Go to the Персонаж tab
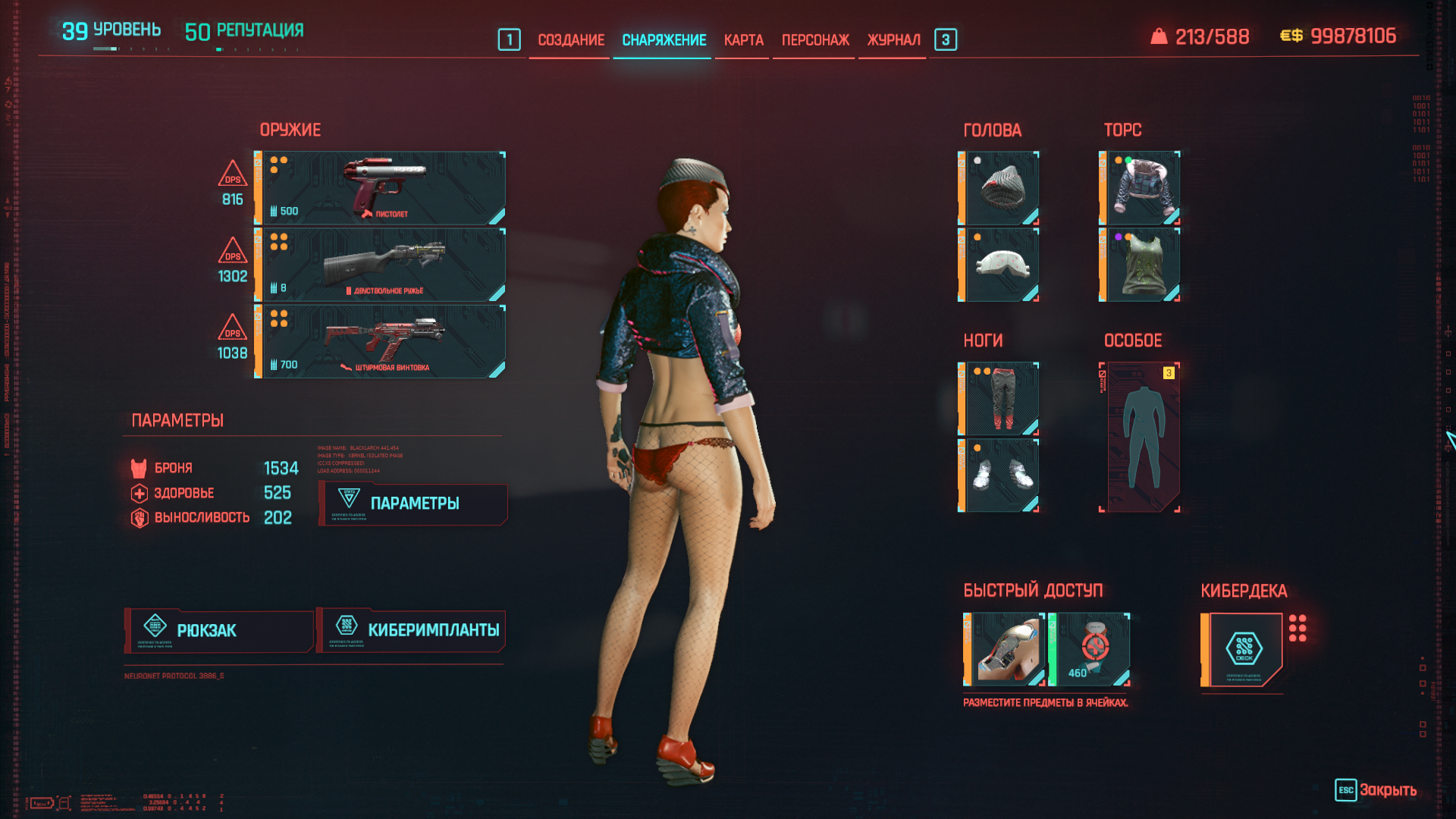Screen dimensions: 1456x819 [x=815, y=40]
